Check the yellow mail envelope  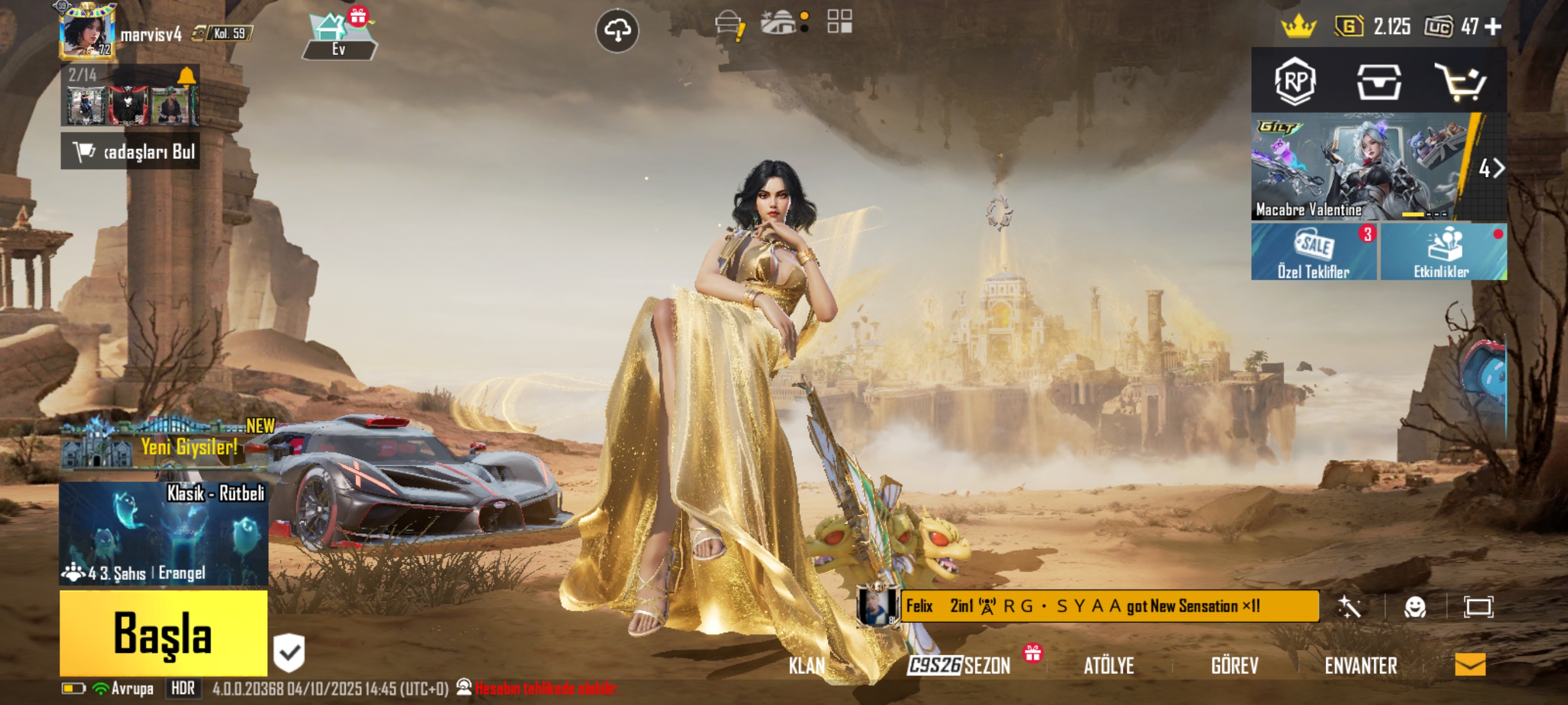(1470, 664)
